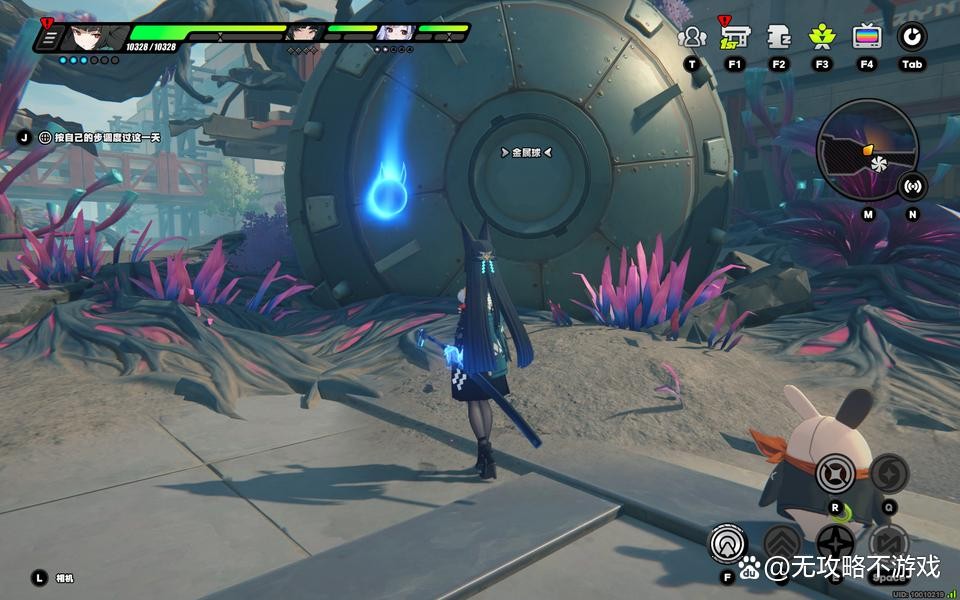Open the rainbow TV icon
This screenshot has height=600, width=960.
pyautogui.click(x=866, y=38)
